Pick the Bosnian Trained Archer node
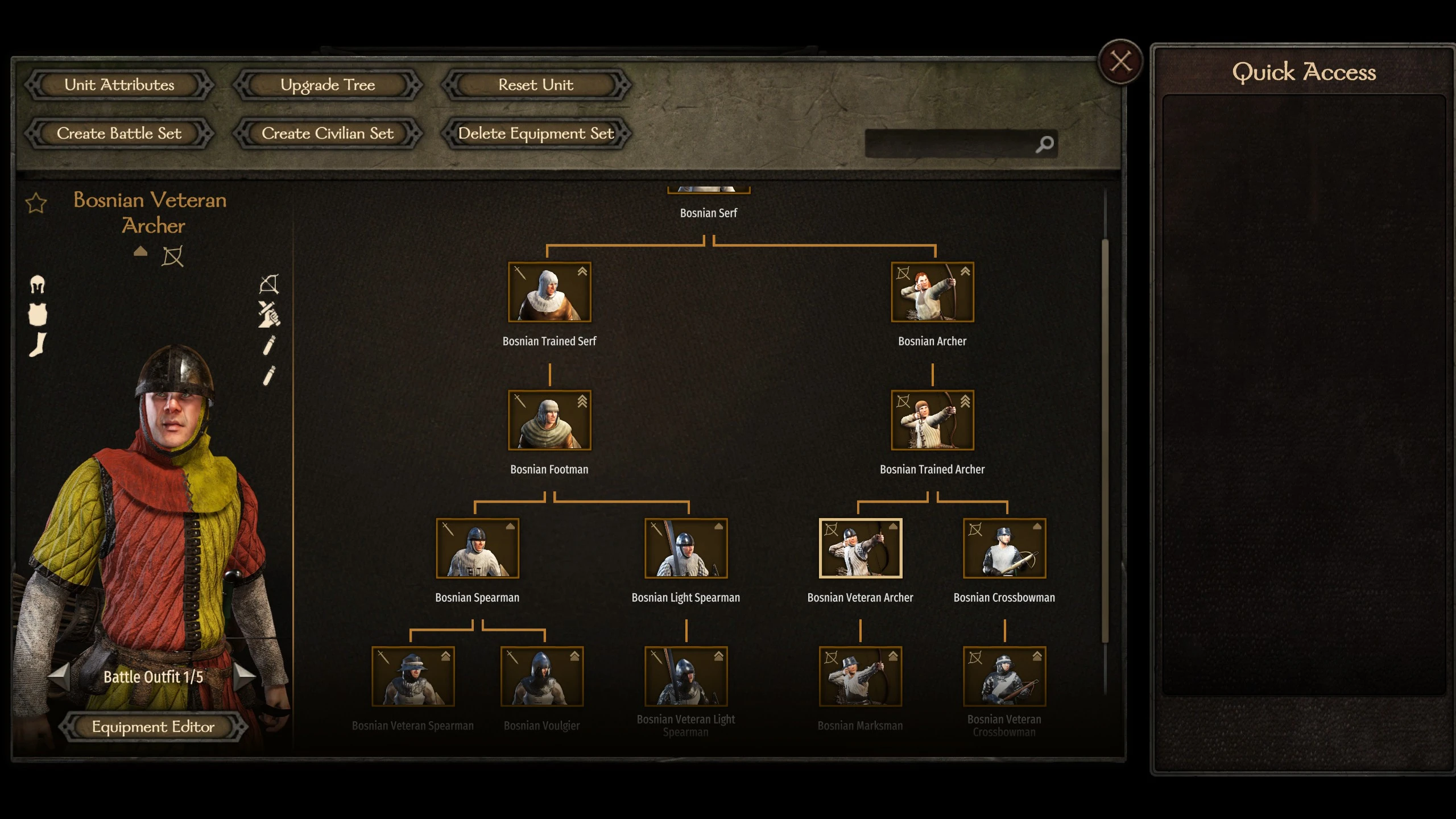 tap(932, 420)
